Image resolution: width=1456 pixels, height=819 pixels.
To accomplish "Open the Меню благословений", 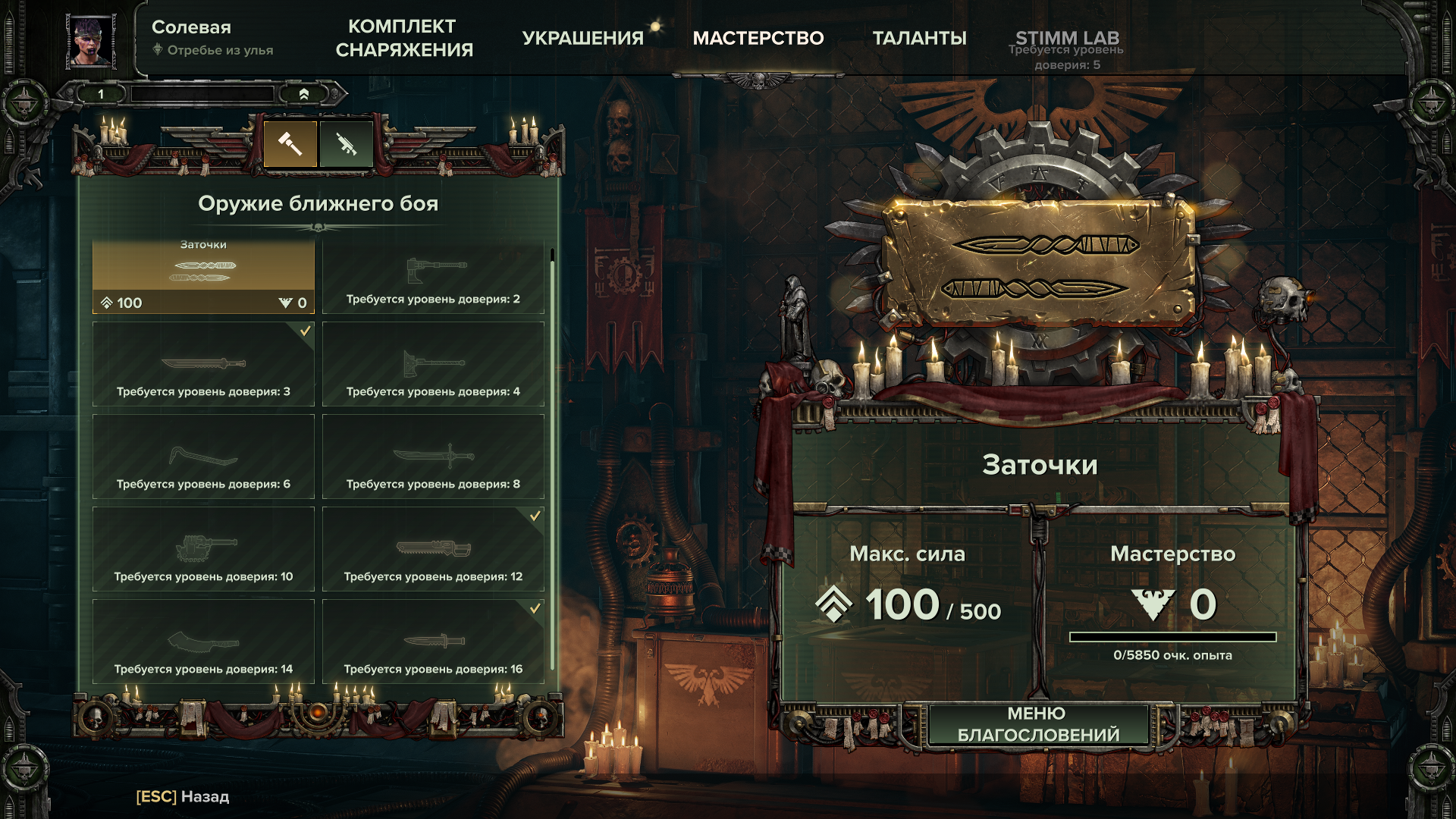I will tap(1038, 724).
